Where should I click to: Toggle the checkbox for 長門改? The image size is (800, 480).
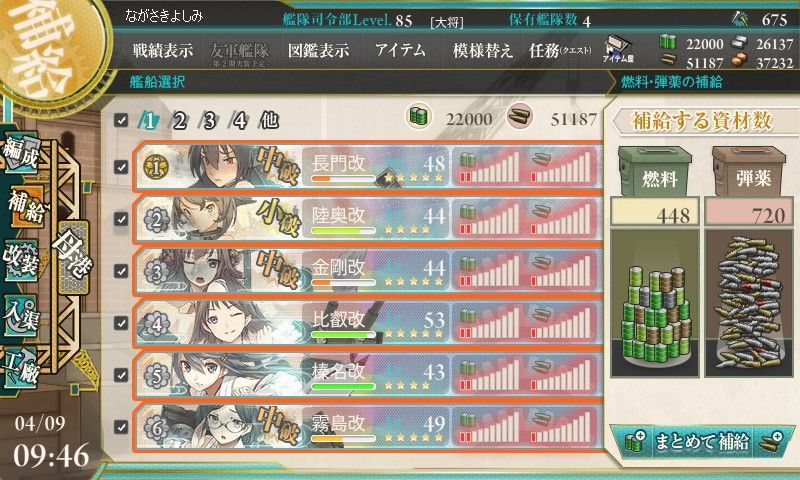click(121, 167)
